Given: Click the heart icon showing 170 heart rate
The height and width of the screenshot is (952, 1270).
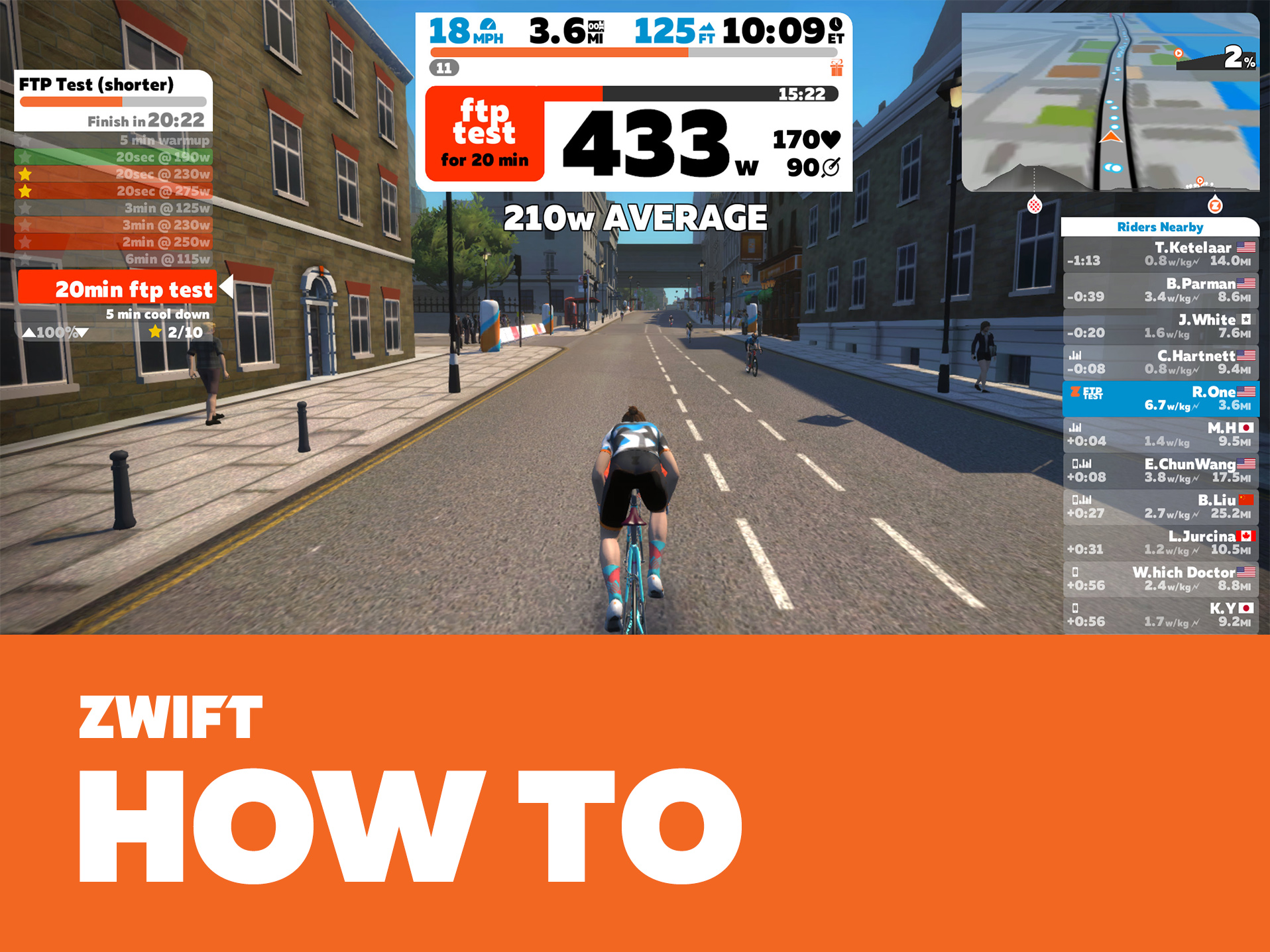Looking at the screenshot, I should point(831,138).
